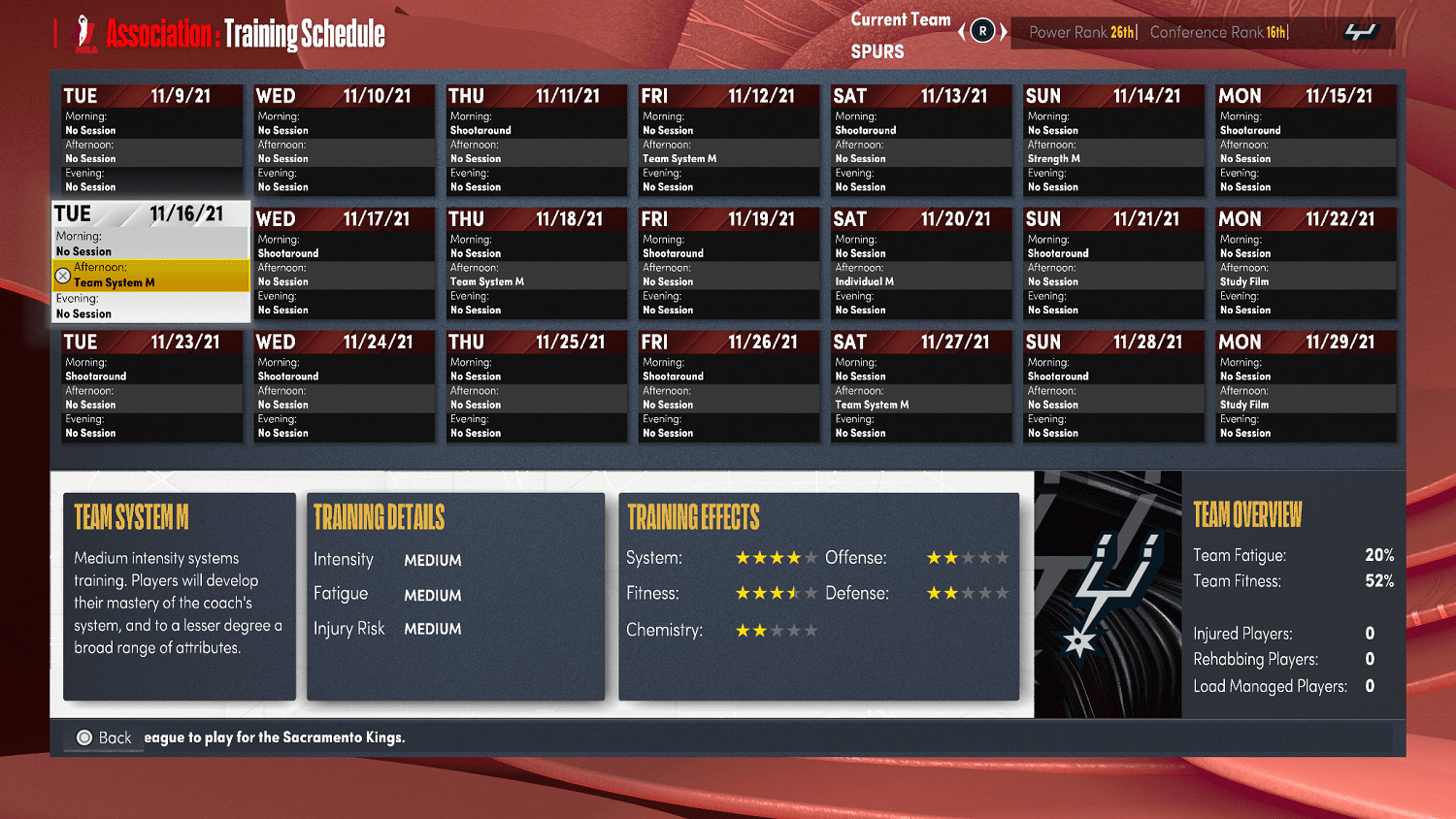
Task: Click the Power Rank 26th display
Action: click(1082, 32)
